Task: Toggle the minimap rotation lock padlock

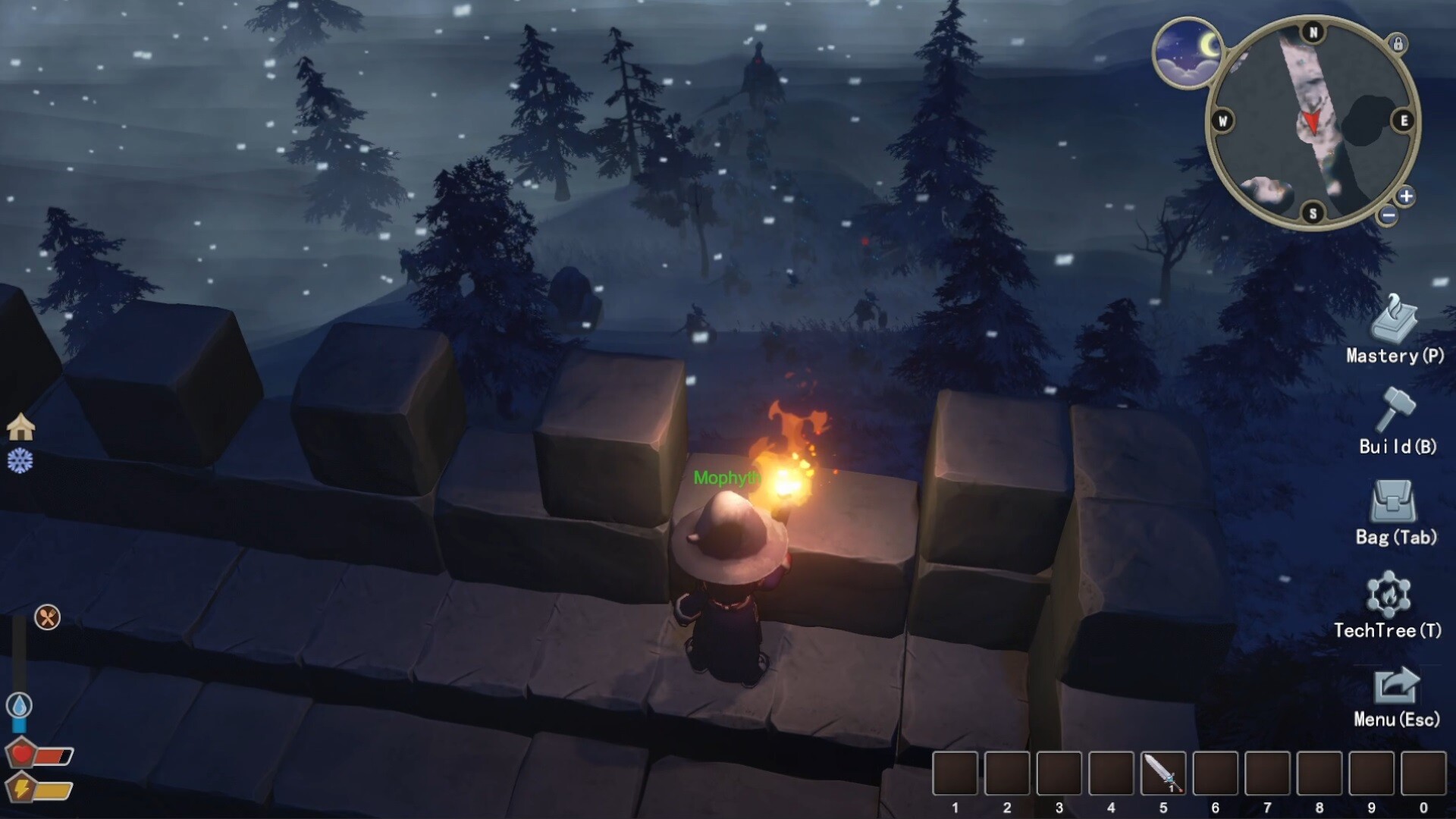Action: coord(1399,44)
